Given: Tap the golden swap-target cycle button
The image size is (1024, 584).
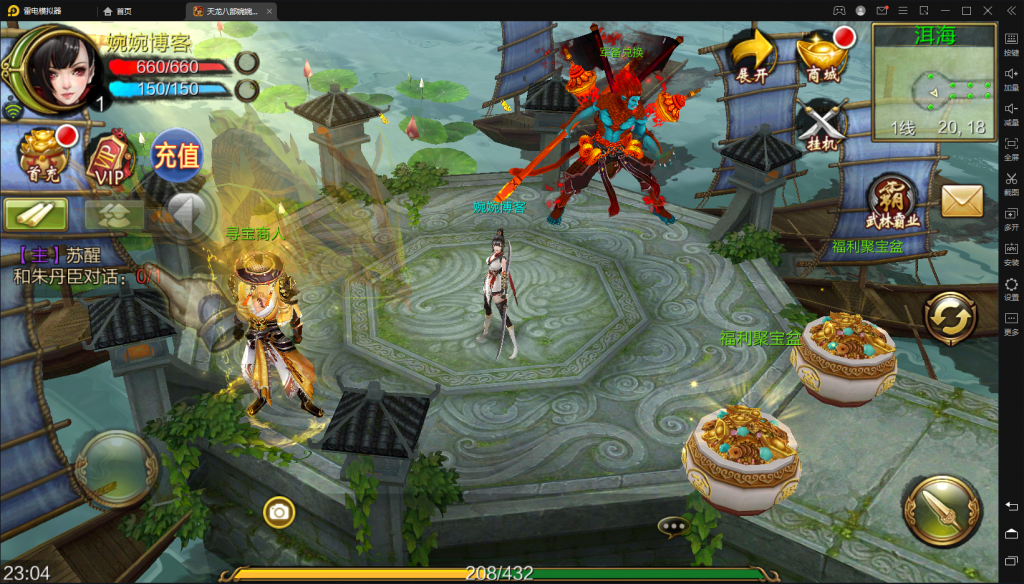Looking at the screenshot, I should (949, 320).
